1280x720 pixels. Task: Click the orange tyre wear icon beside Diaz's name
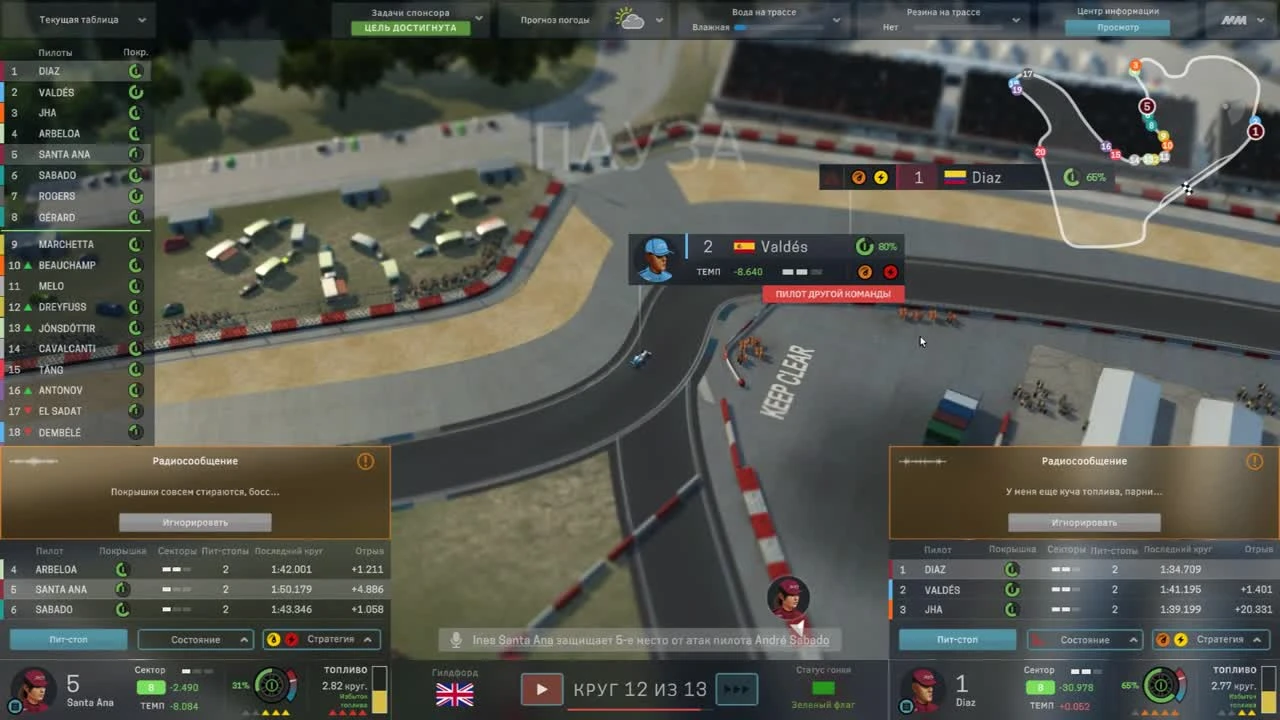pyautogui.click(x=859, y=177)
